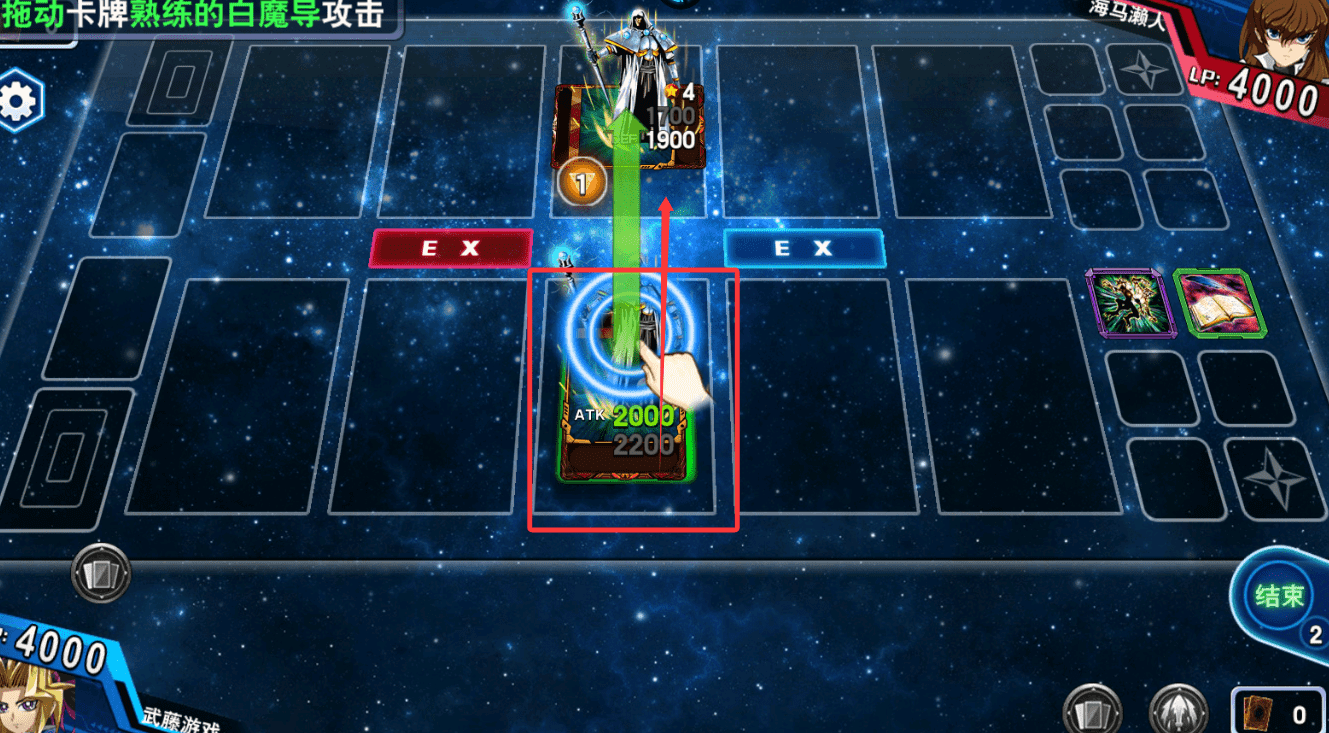Viewport: 1329px width, 733px height.
Task: Click the fanned cards icon beside the sword emblem
Action: (1089, 709)
